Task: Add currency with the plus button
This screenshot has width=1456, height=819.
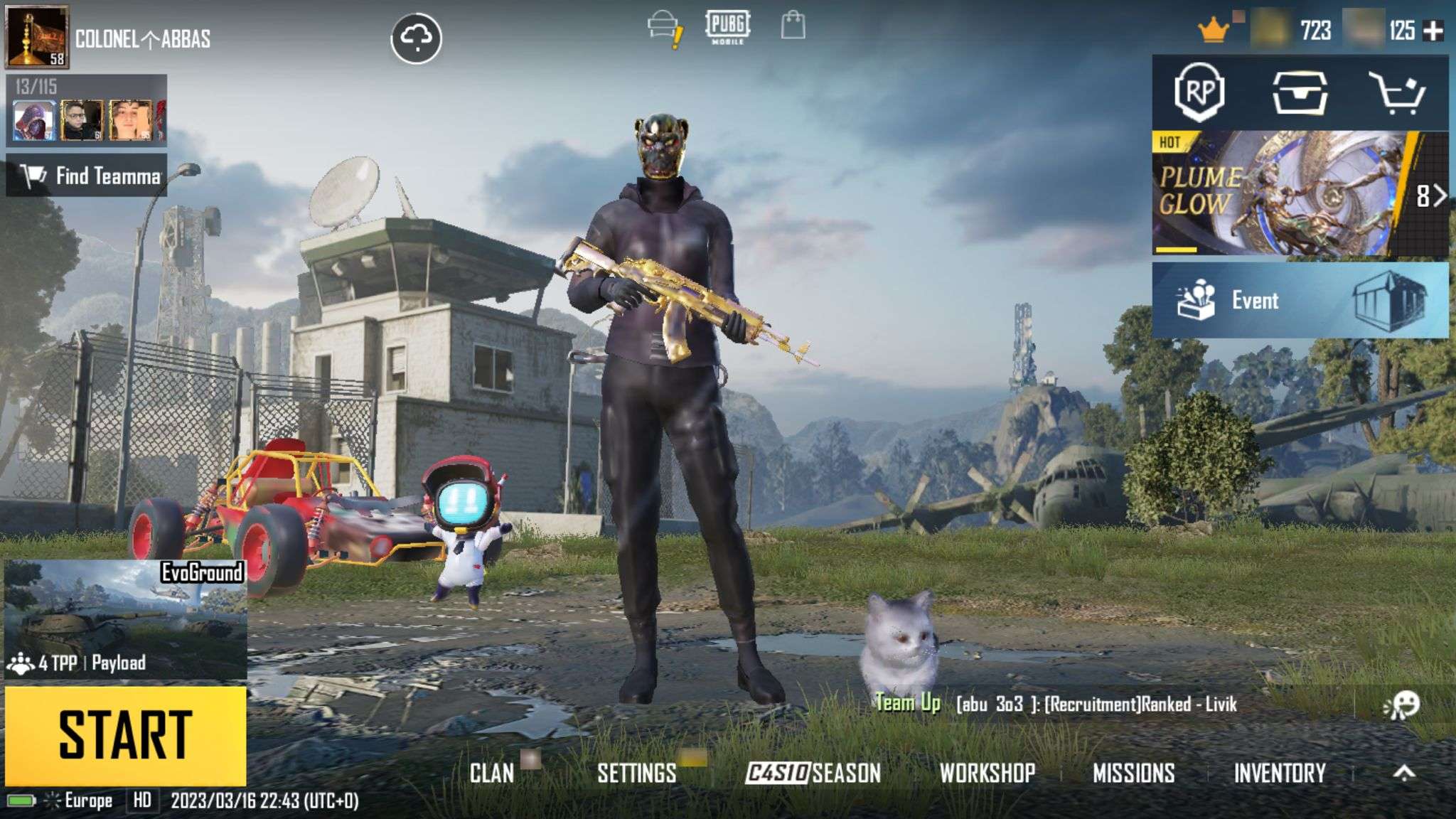Action: point(1434,31)
